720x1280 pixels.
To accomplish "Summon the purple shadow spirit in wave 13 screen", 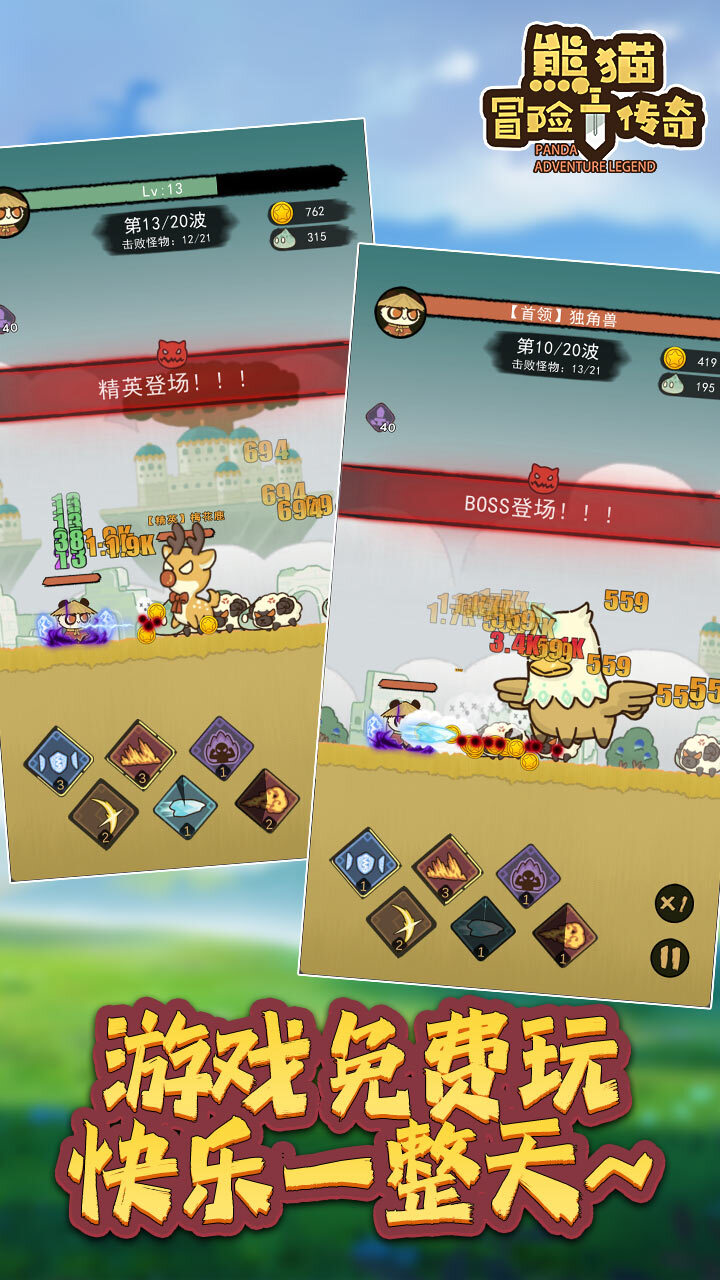I will point(221,748).
